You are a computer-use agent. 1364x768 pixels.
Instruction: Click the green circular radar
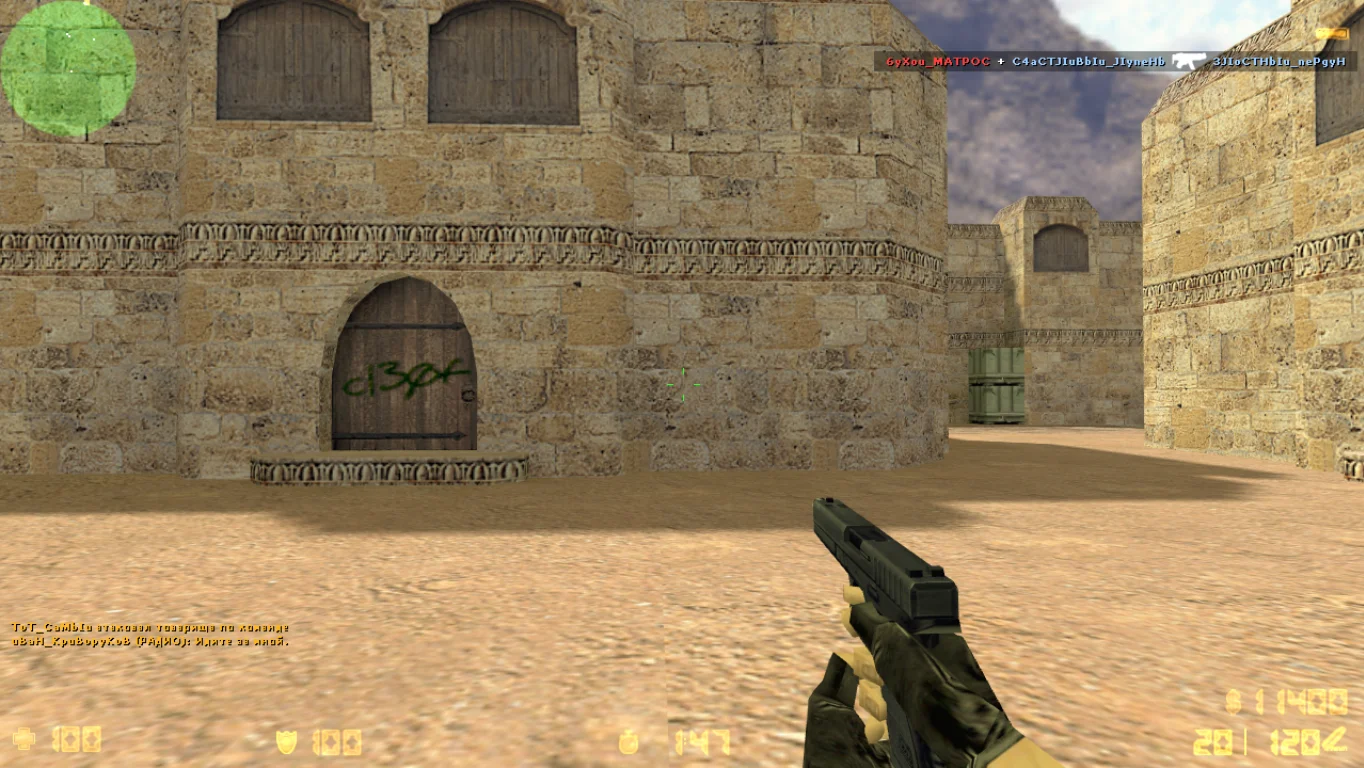click(68, 69)
